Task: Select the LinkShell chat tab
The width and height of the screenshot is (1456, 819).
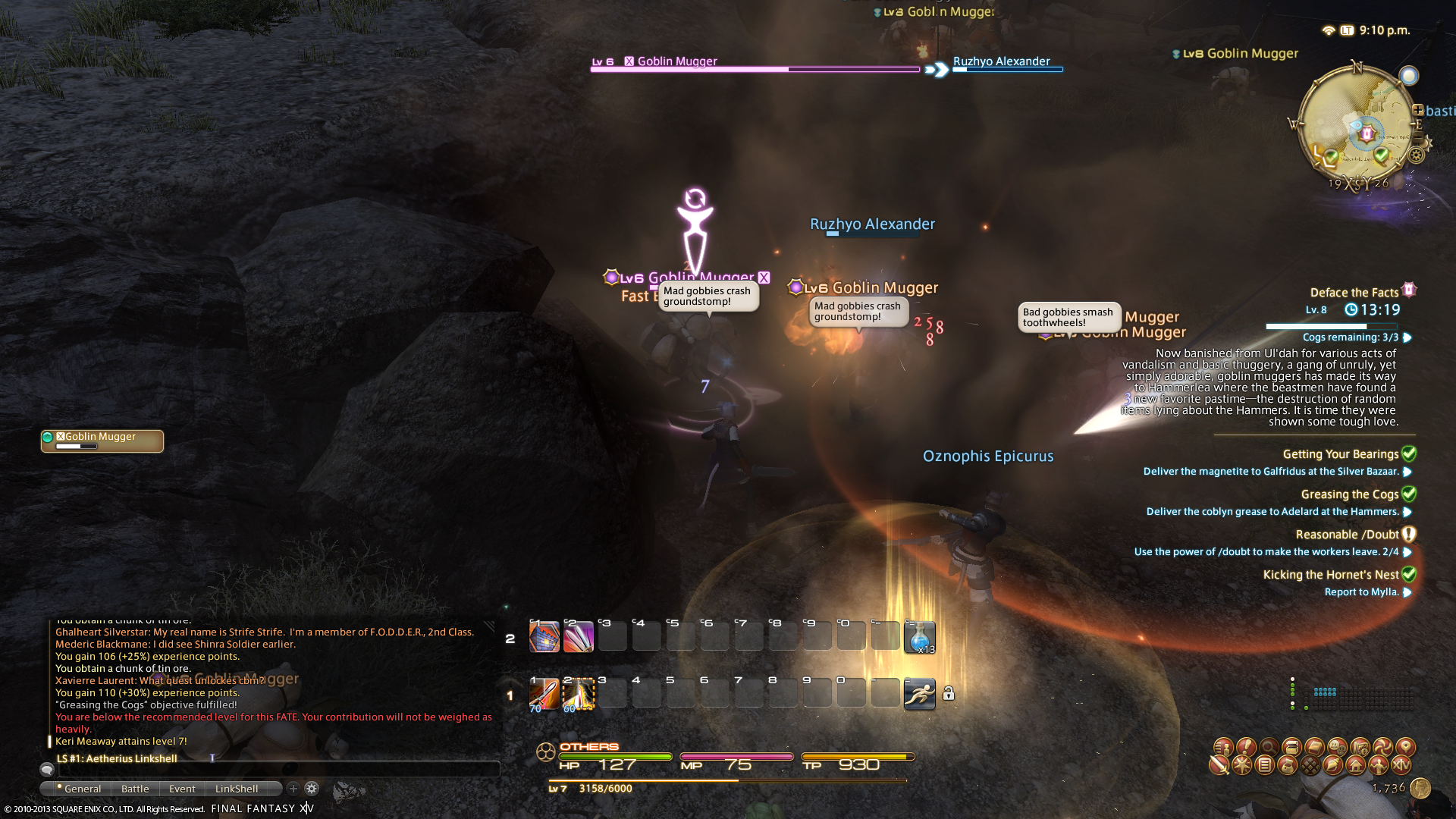Action: (x=237, y=789)
